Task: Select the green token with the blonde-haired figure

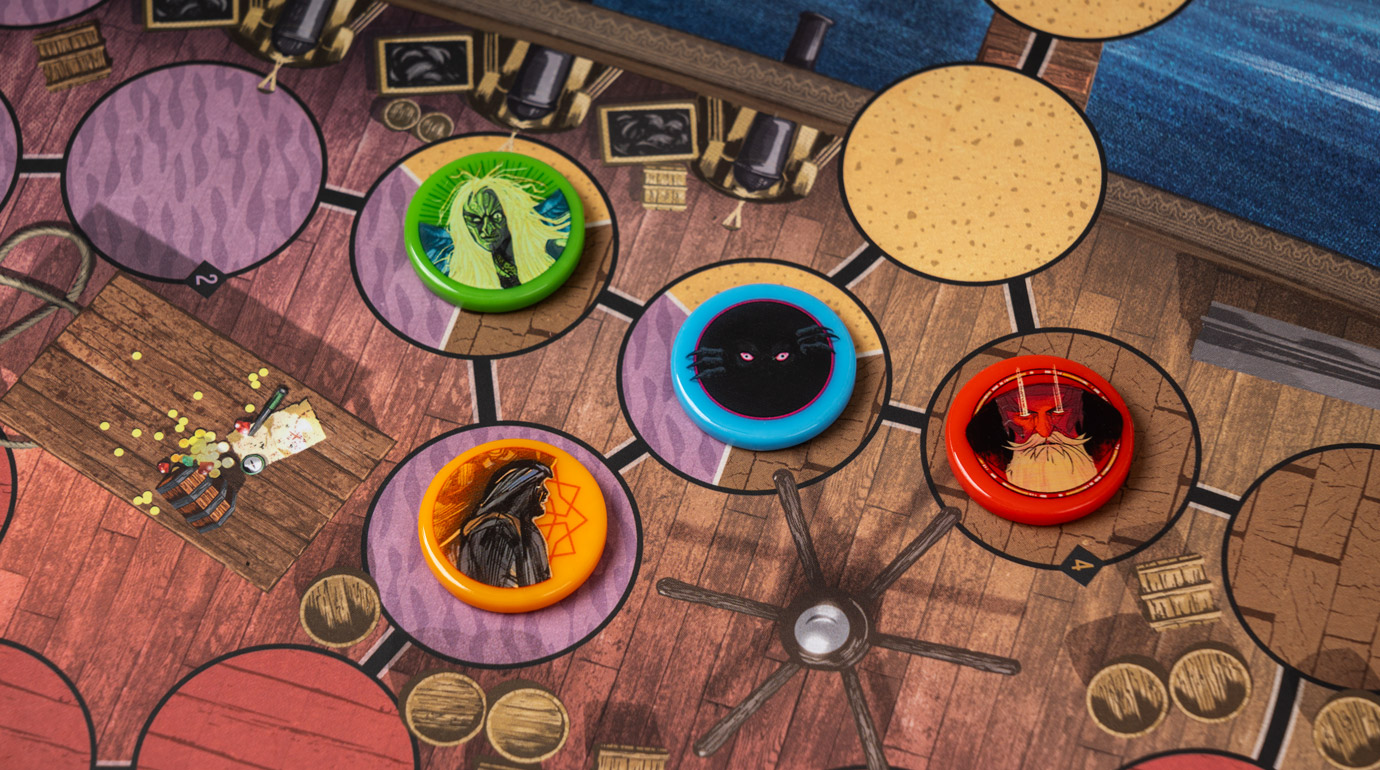Action: [x=494, y=230]
